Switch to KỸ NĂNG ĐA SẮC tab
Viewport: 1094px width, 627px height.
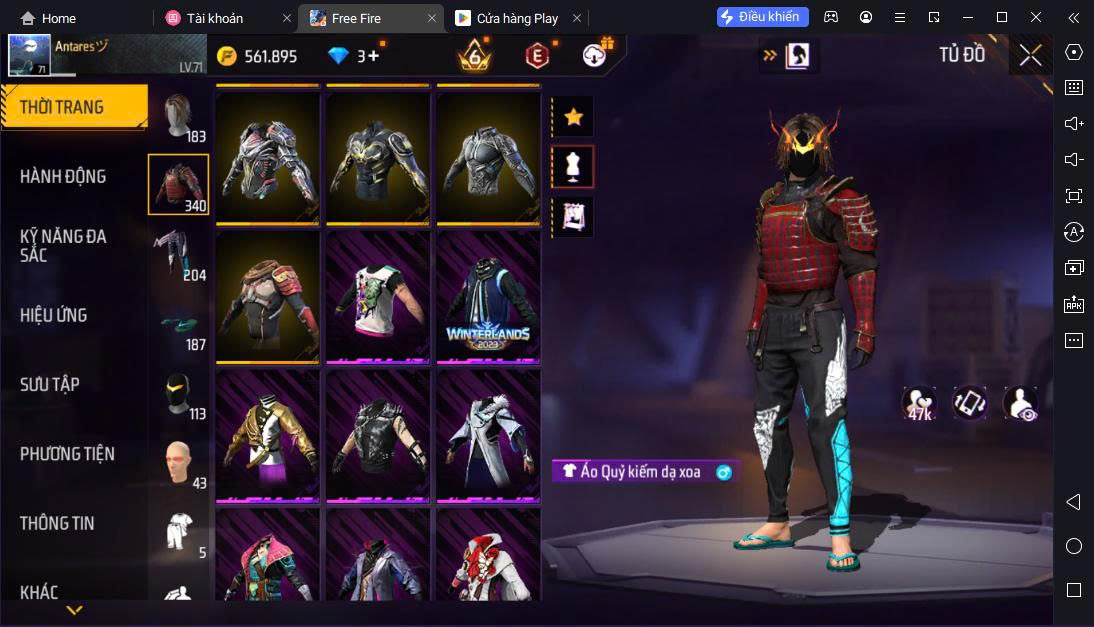click(63, 246)
